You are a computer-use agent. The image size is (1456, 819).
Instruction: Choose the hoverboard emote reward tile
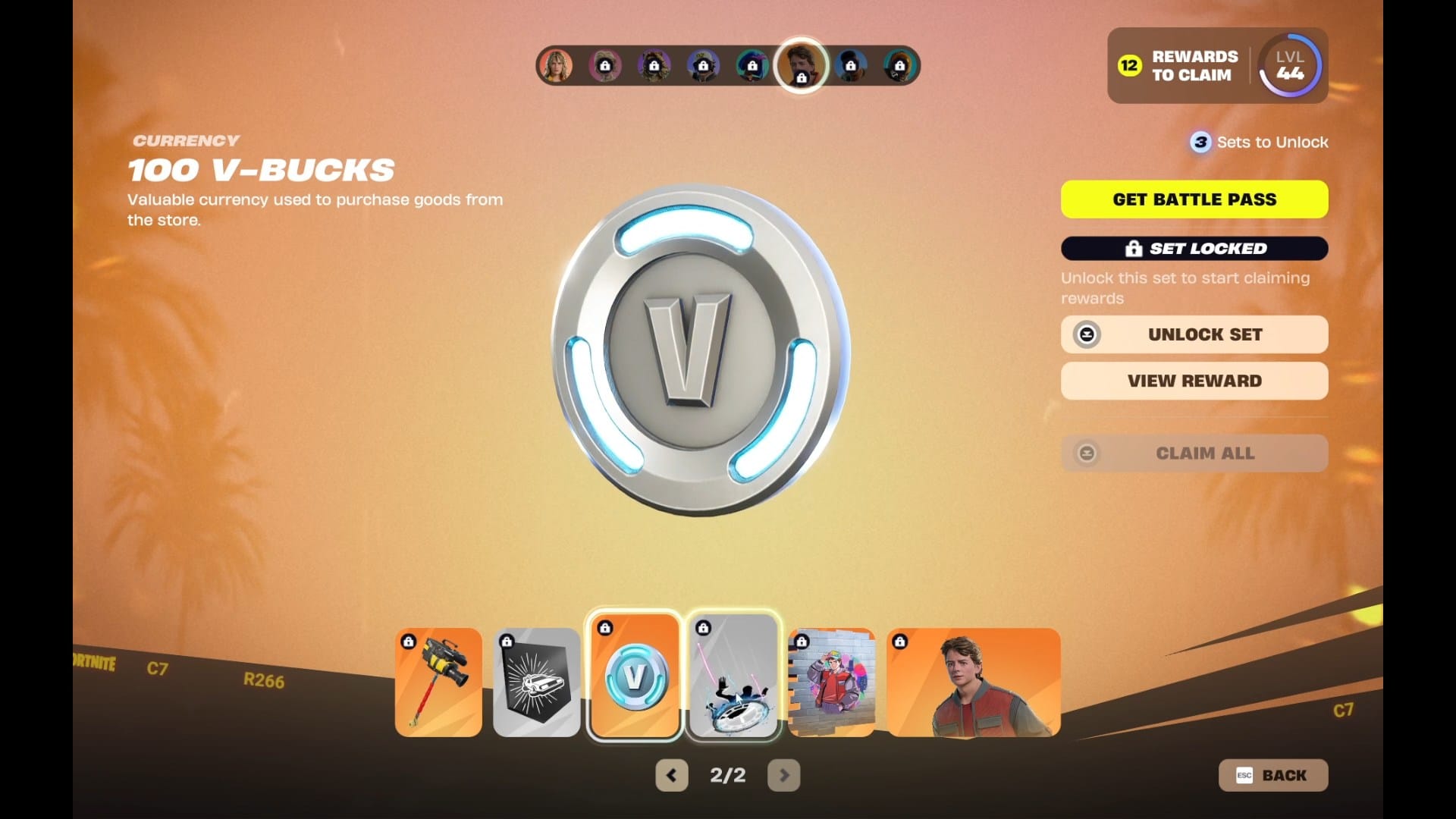coord(733,676)
